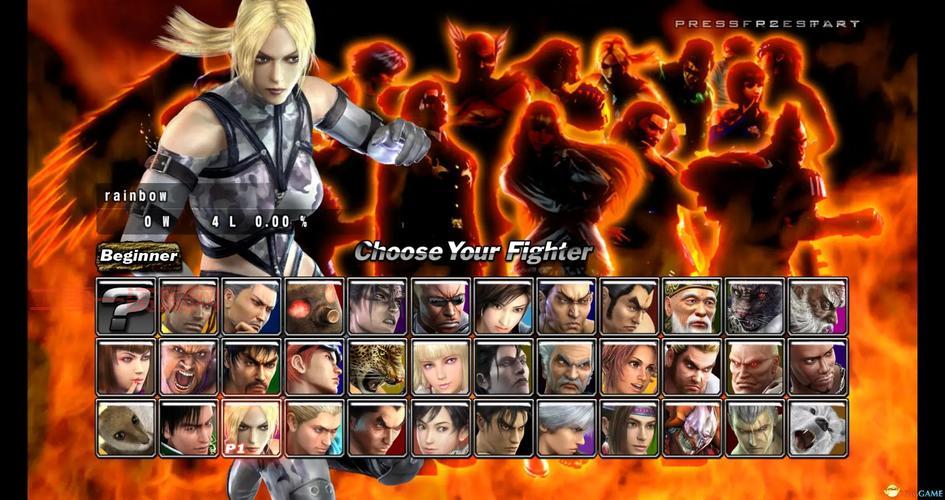Viewport: 945px width, 500px height.
Task: Select the random question mark tile
Action: pyautogui.click(x=126, y=306)
